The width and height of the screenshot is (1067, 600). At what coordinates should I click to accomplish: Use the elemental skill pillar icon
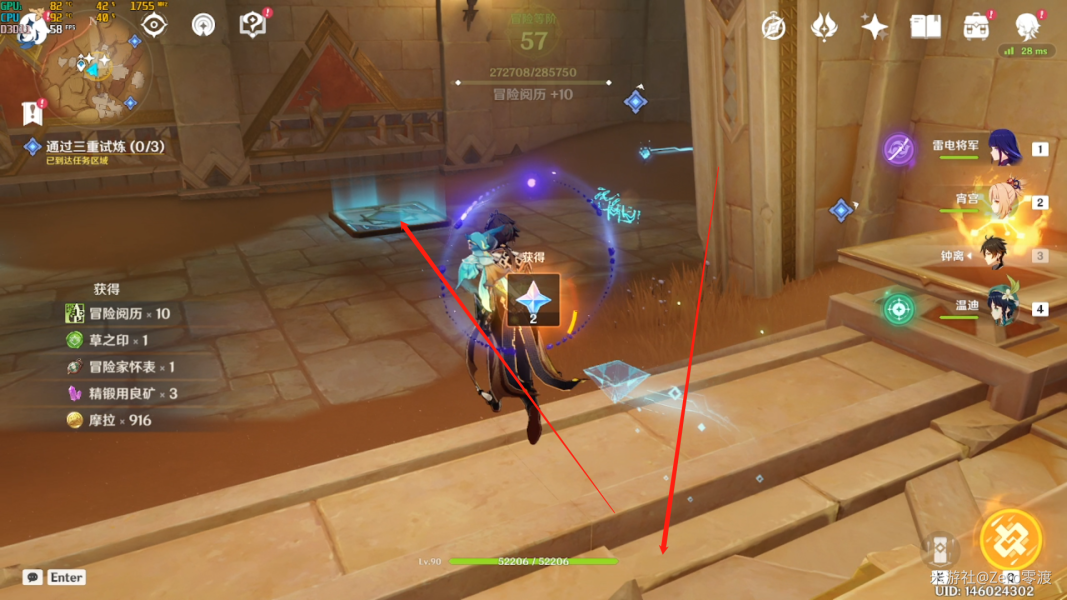tap(939, 549)
